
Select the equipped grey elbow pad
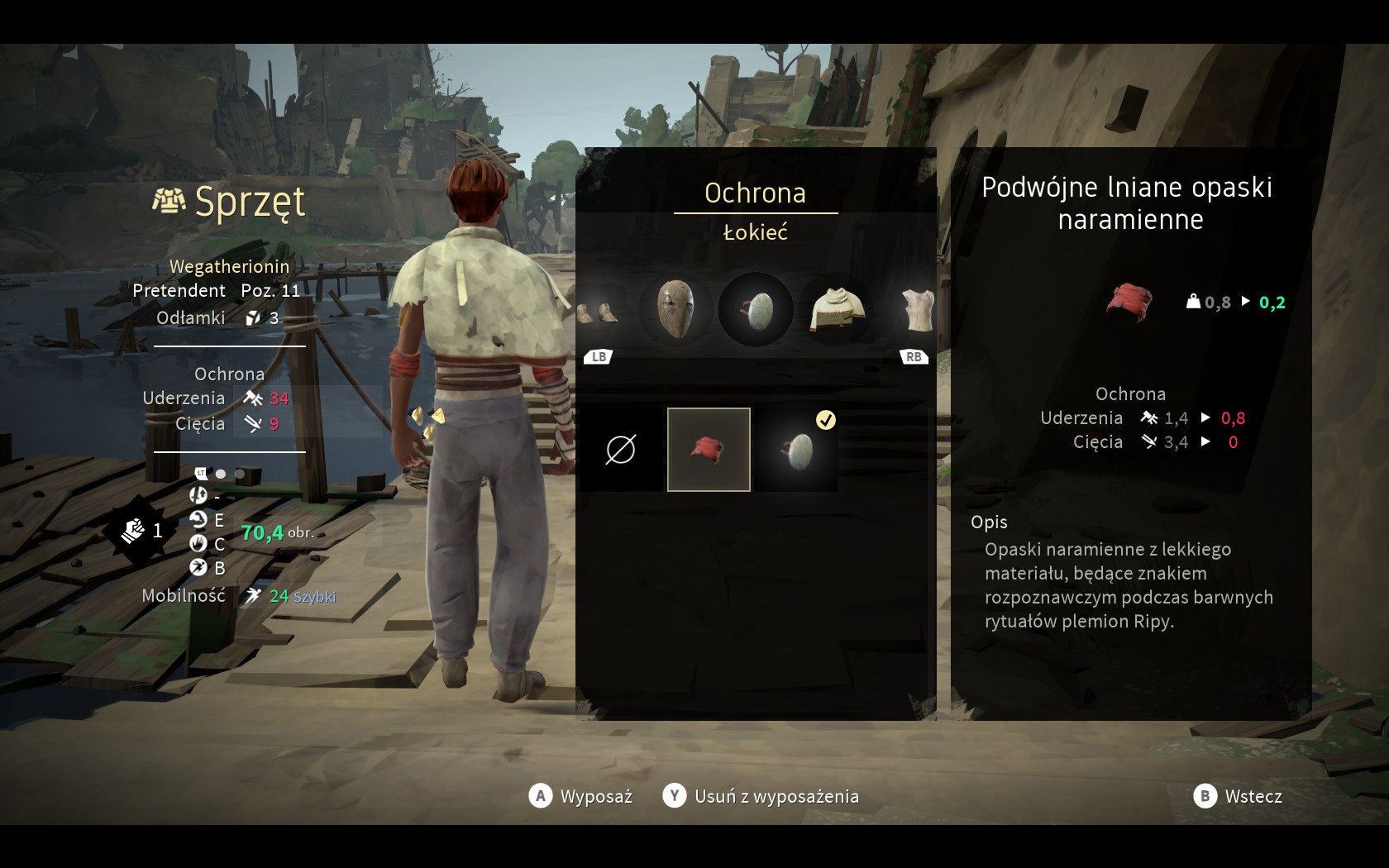[797, 450]
